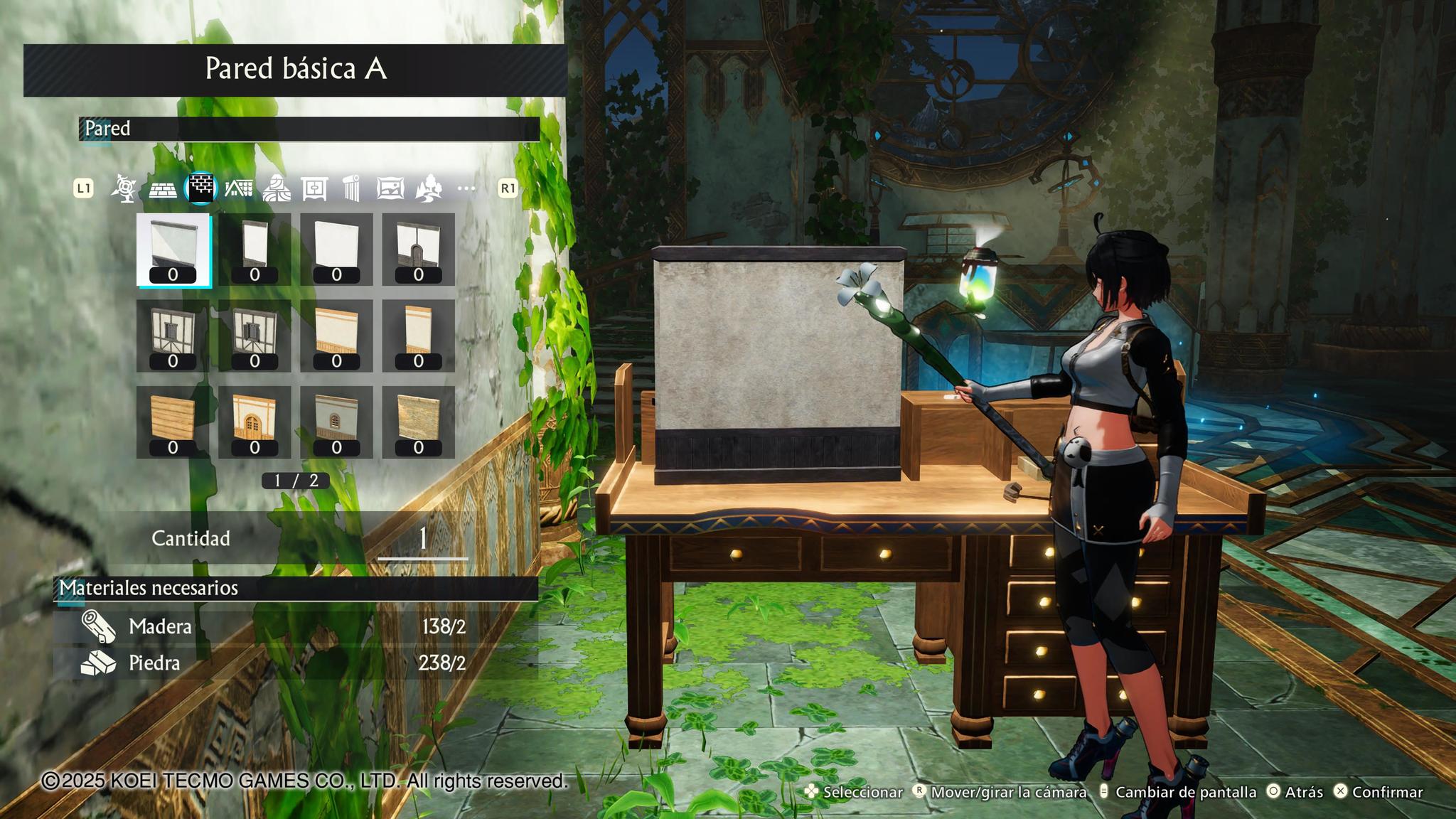Screen dimensions: 1456x819
Task: Pick the timber-framed wall with open shutters
Action: (255, 336)
